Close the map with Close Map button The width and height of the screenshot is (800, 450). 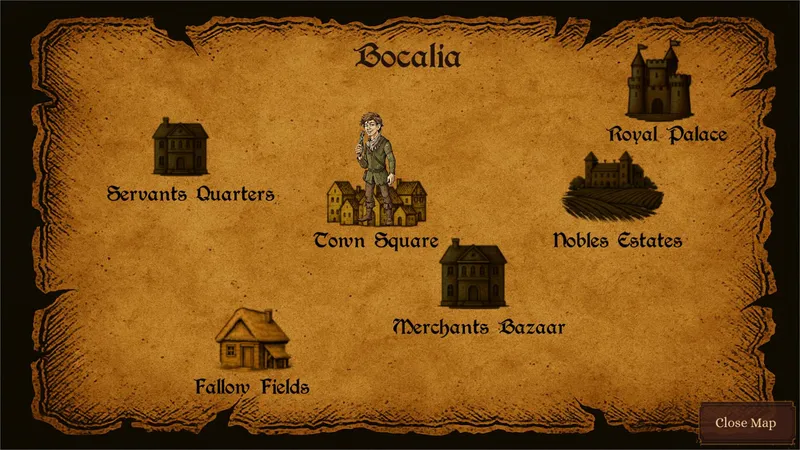point(745,423)
